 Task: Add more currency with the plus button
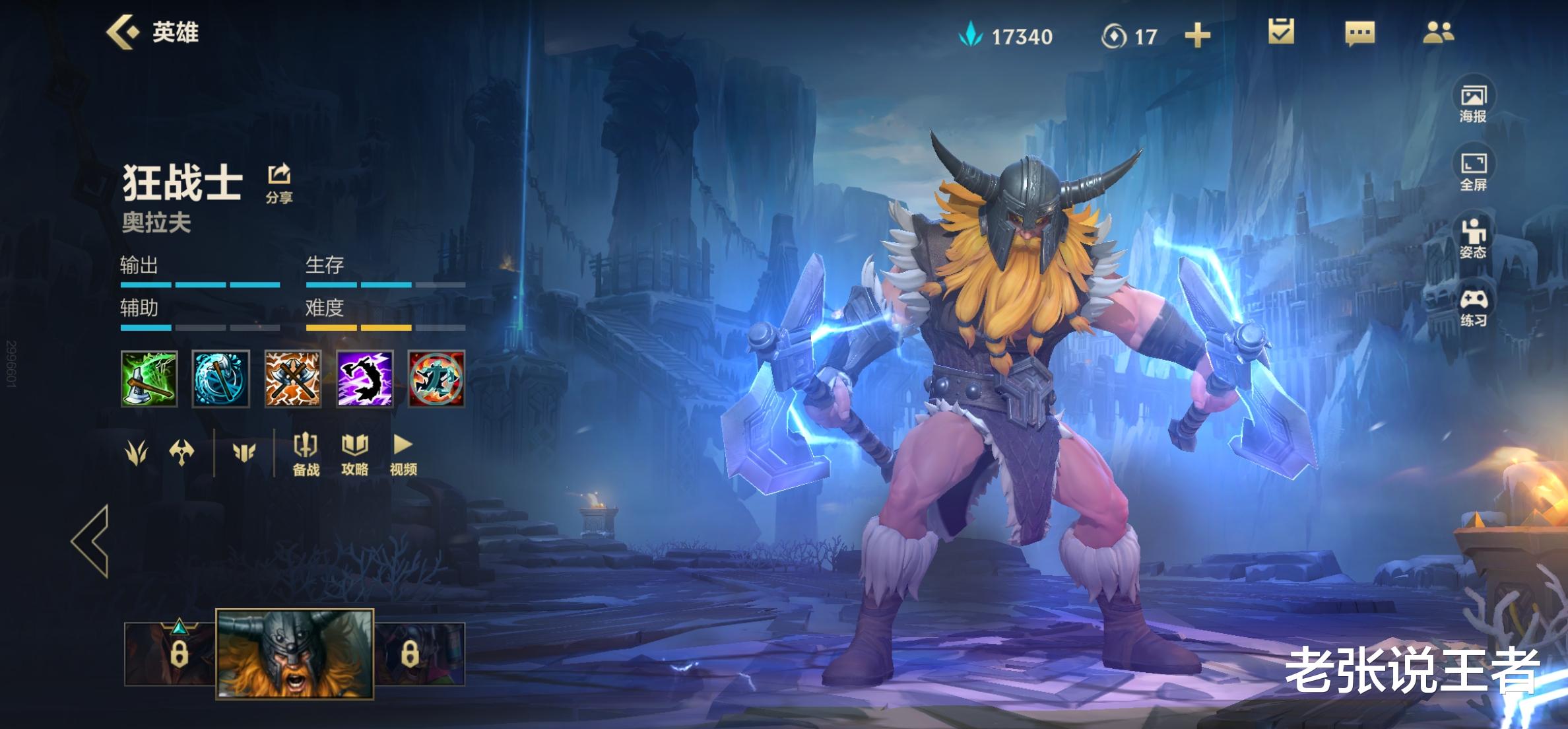1197,36
